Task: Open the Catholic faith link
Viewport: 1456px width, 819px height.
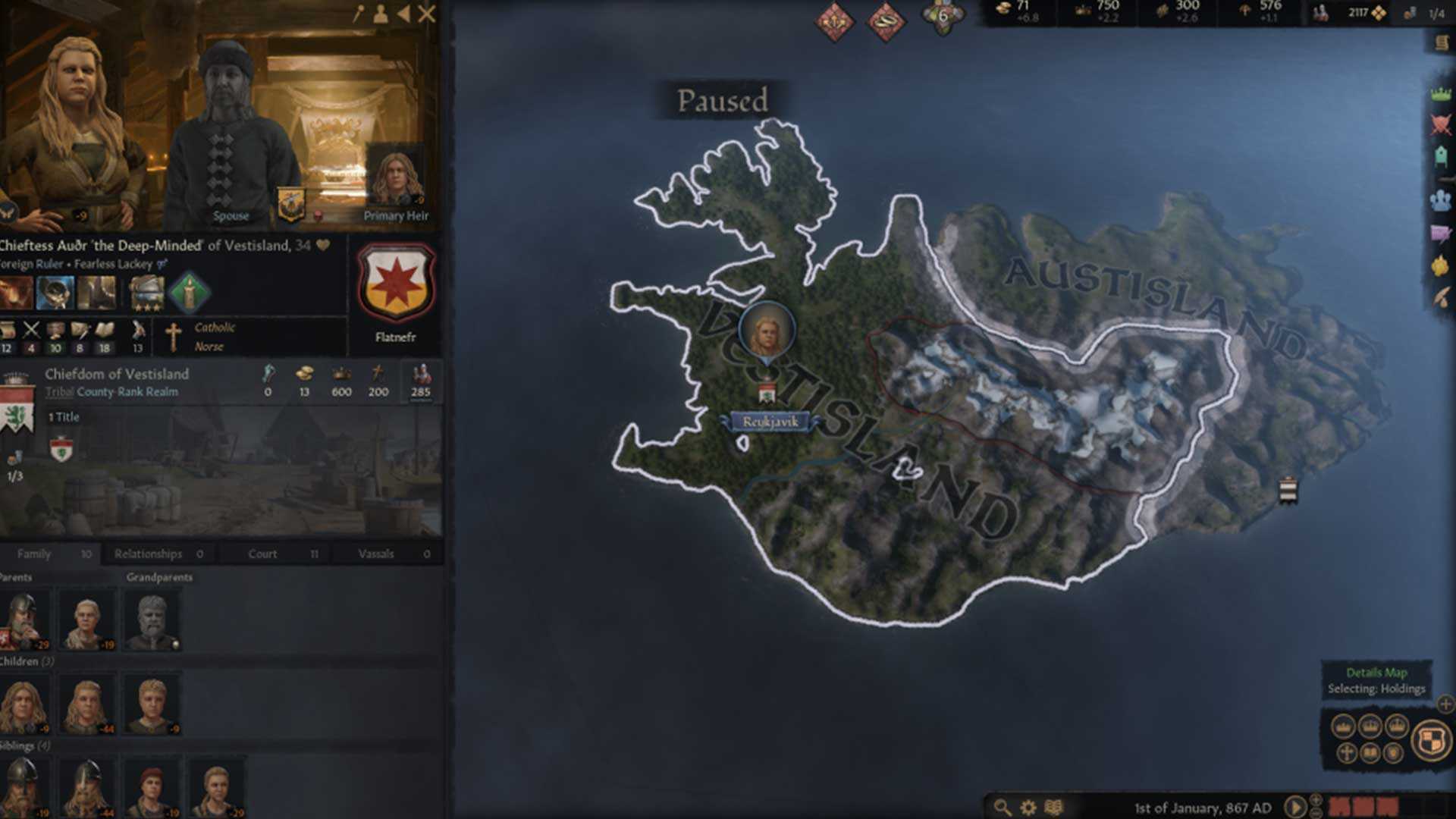Action: pos(215,328)
